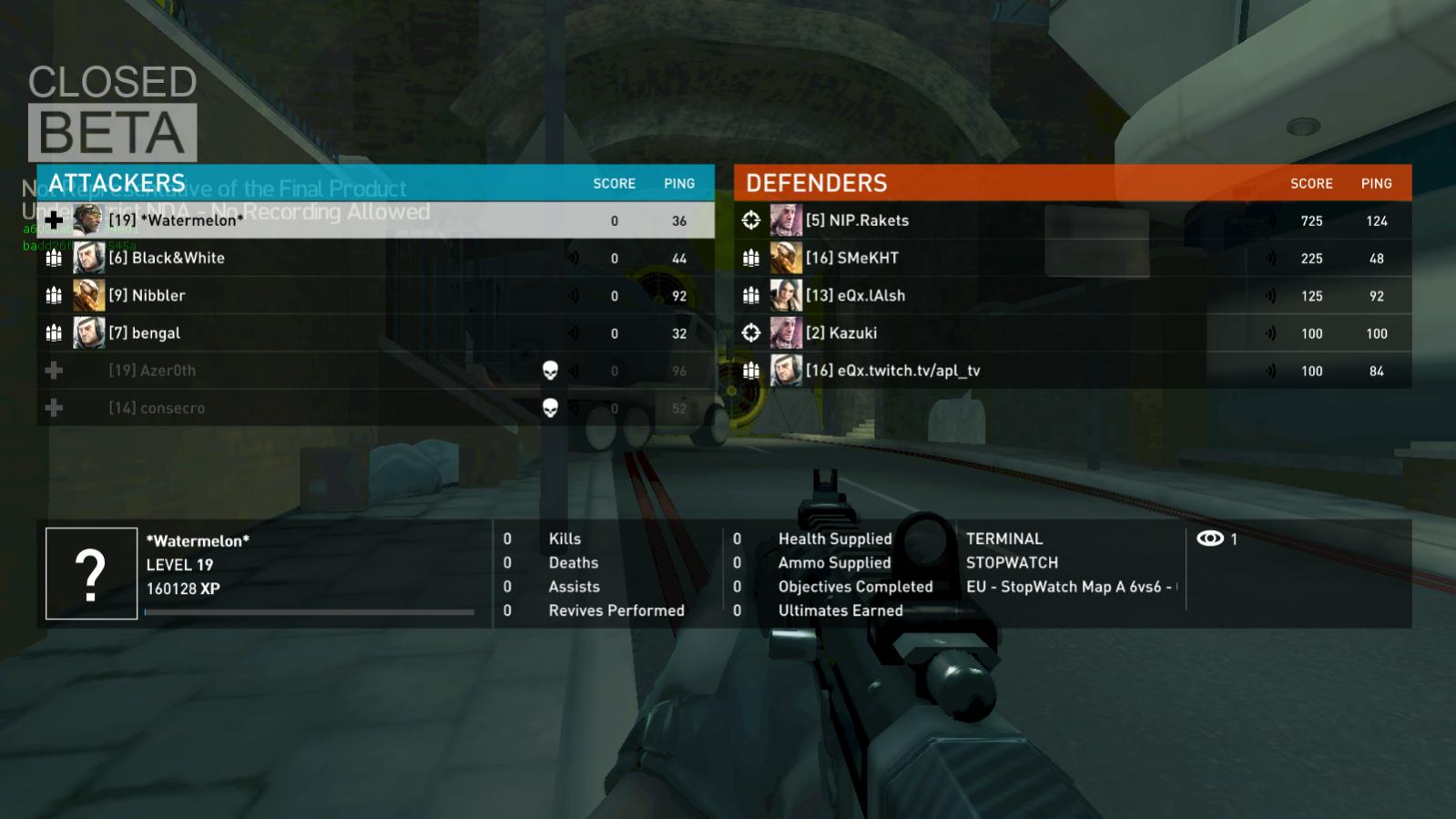The height and width of the screenshot is (819, 1456).
Task: Click the spectator eye icon
Action: (x=1209, y=538)
